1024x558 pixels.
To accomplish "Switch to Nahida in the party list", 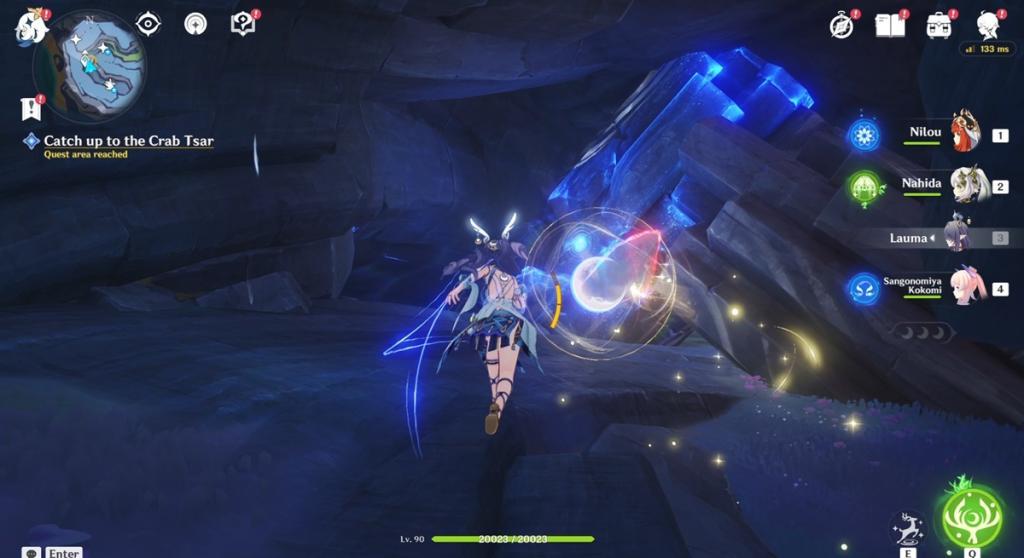I will (x=966, y=186).
